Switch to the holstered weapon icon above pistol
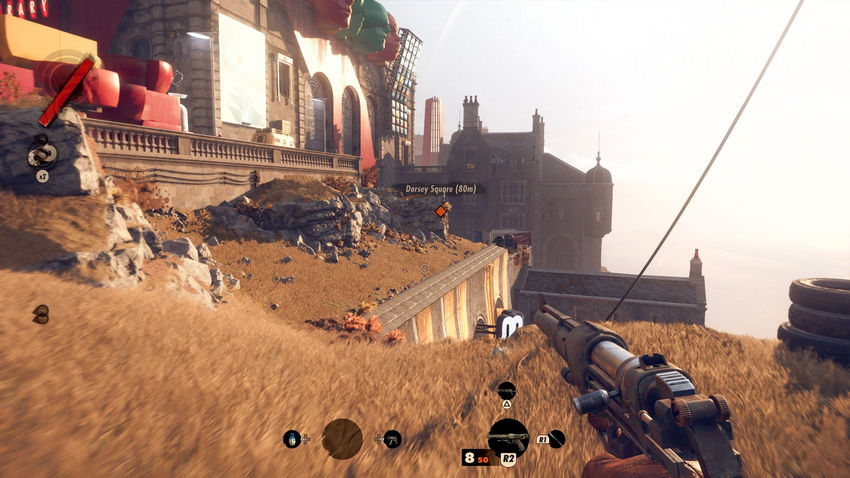This screenshot has height=478, width=850. click(506, 390)
